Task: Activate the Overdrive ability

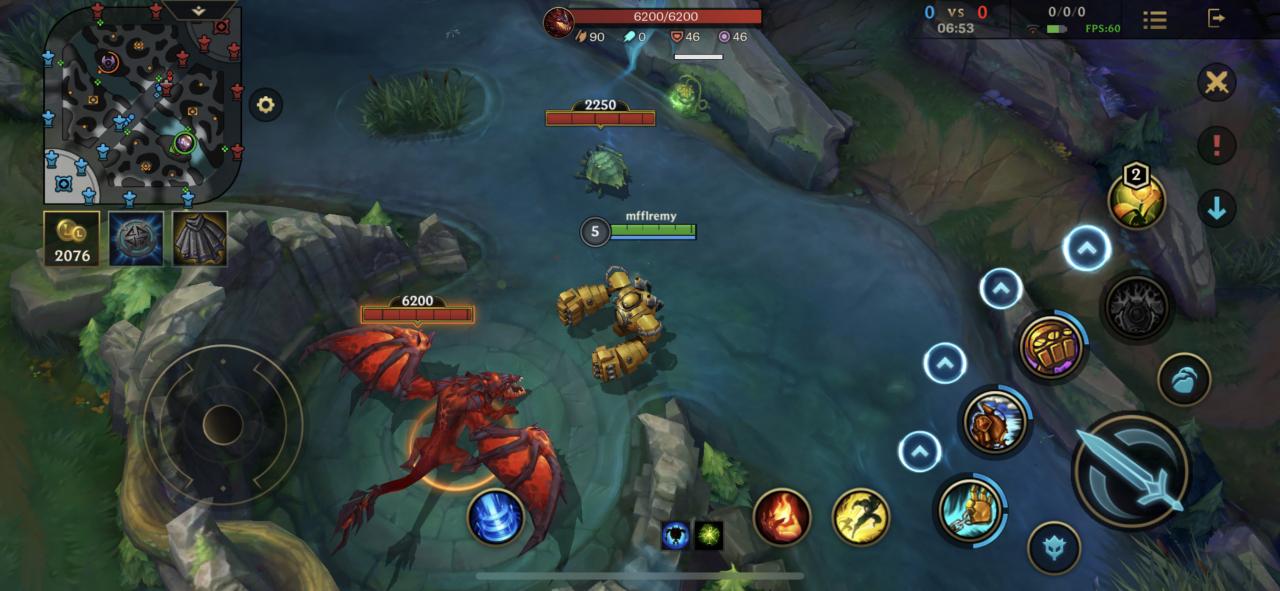Action: pos(995,421)
